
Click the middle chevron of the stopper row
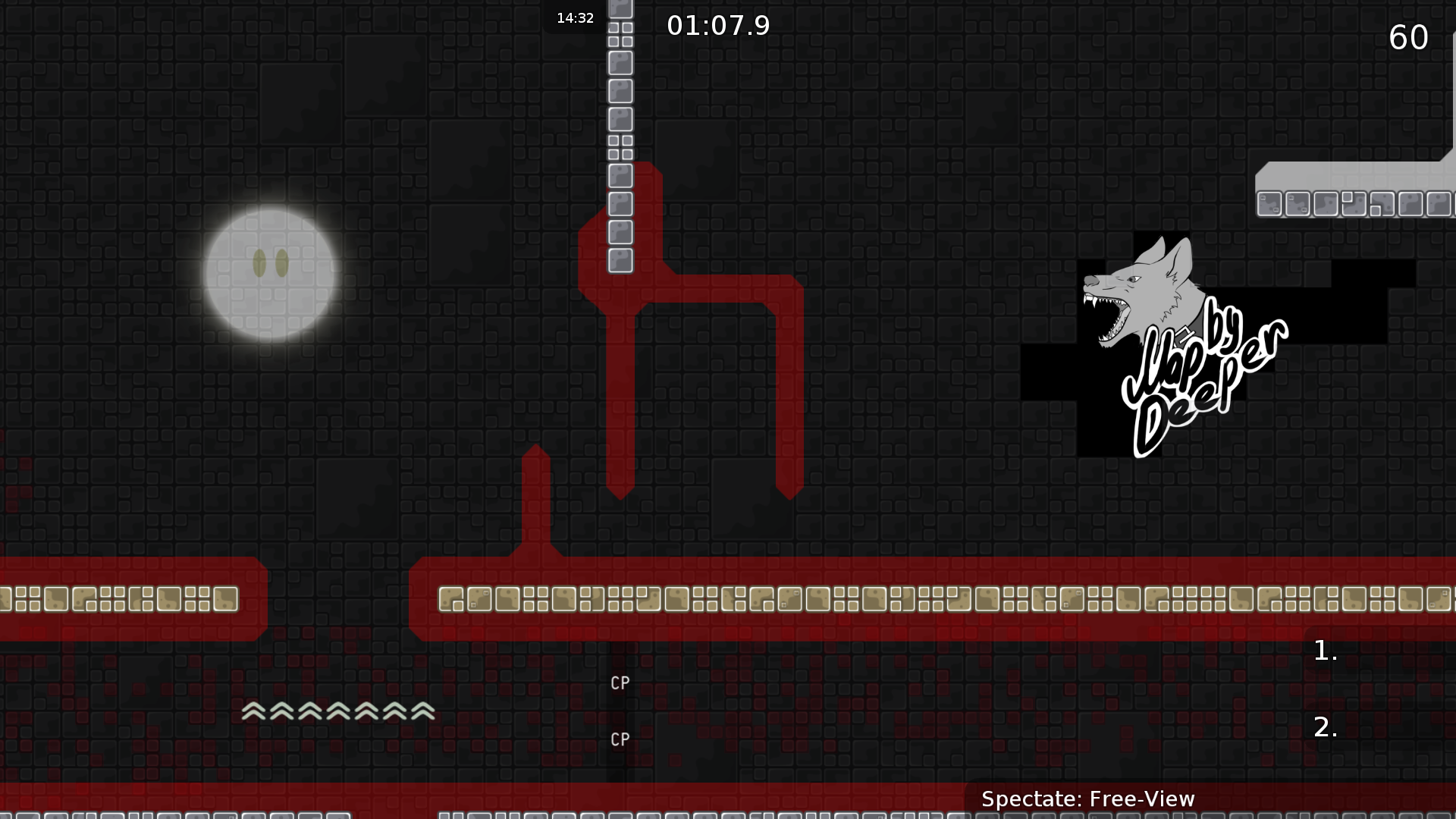click(x=338, y=711)
